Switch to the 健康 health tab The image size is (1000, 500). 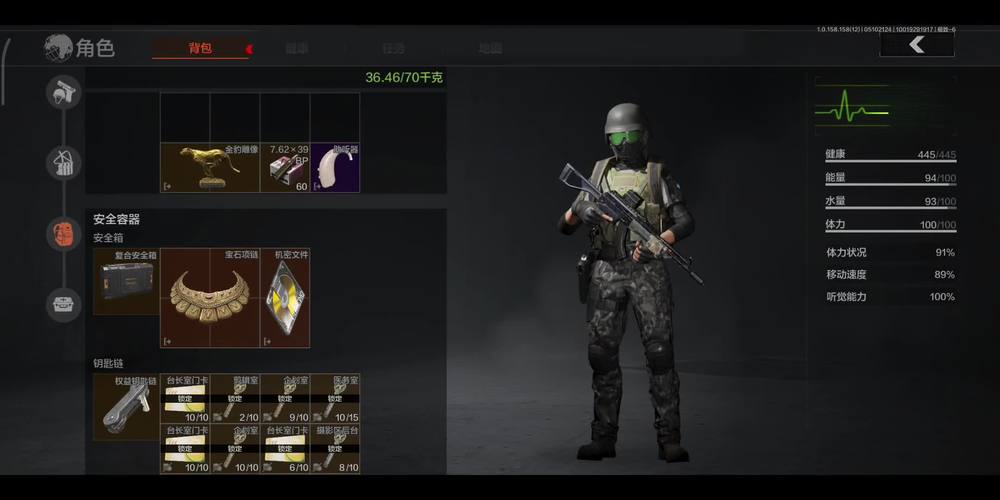coord(297,48)
